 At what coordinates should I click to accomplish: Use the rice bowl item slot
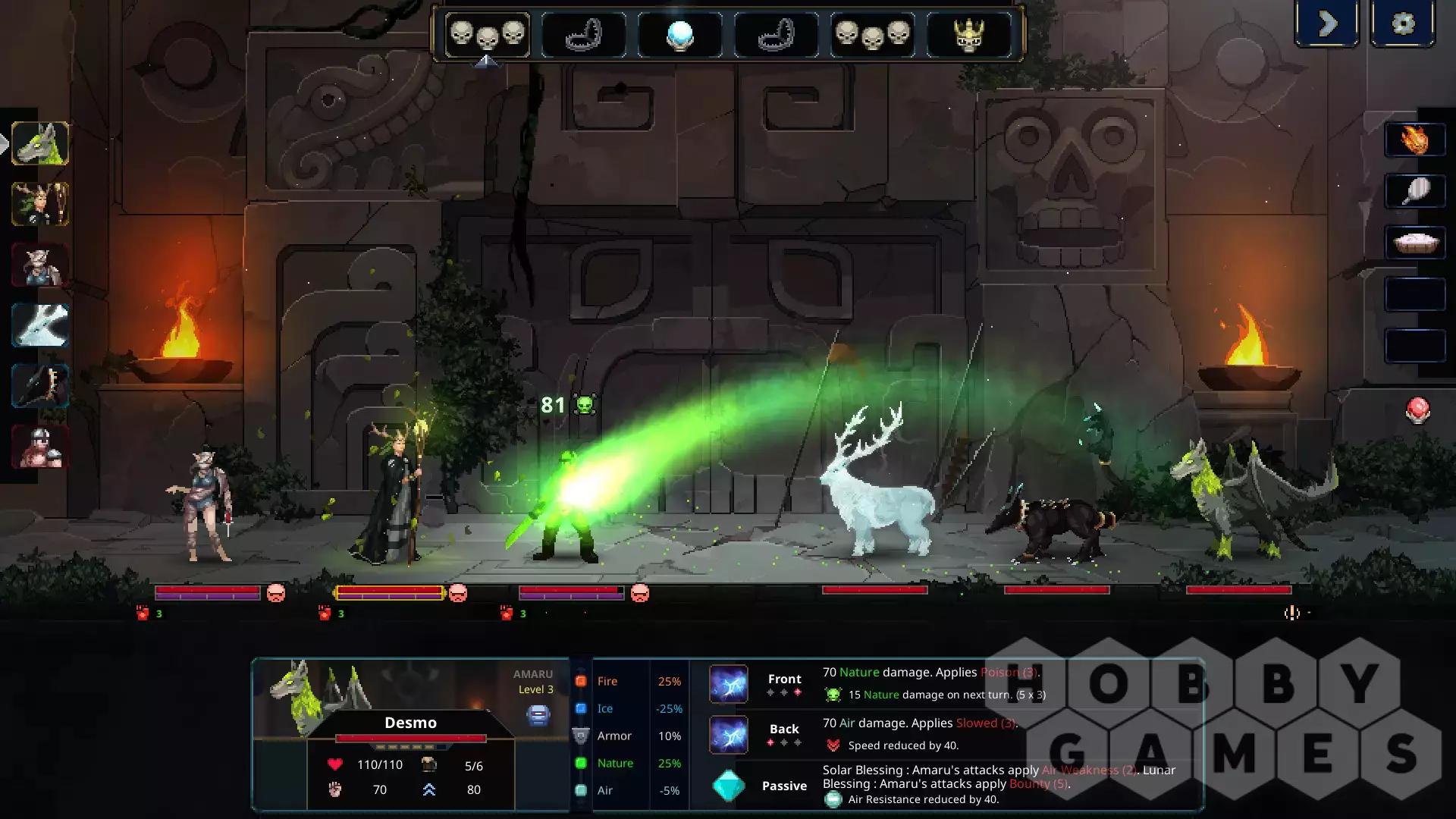pos(1414,243)
